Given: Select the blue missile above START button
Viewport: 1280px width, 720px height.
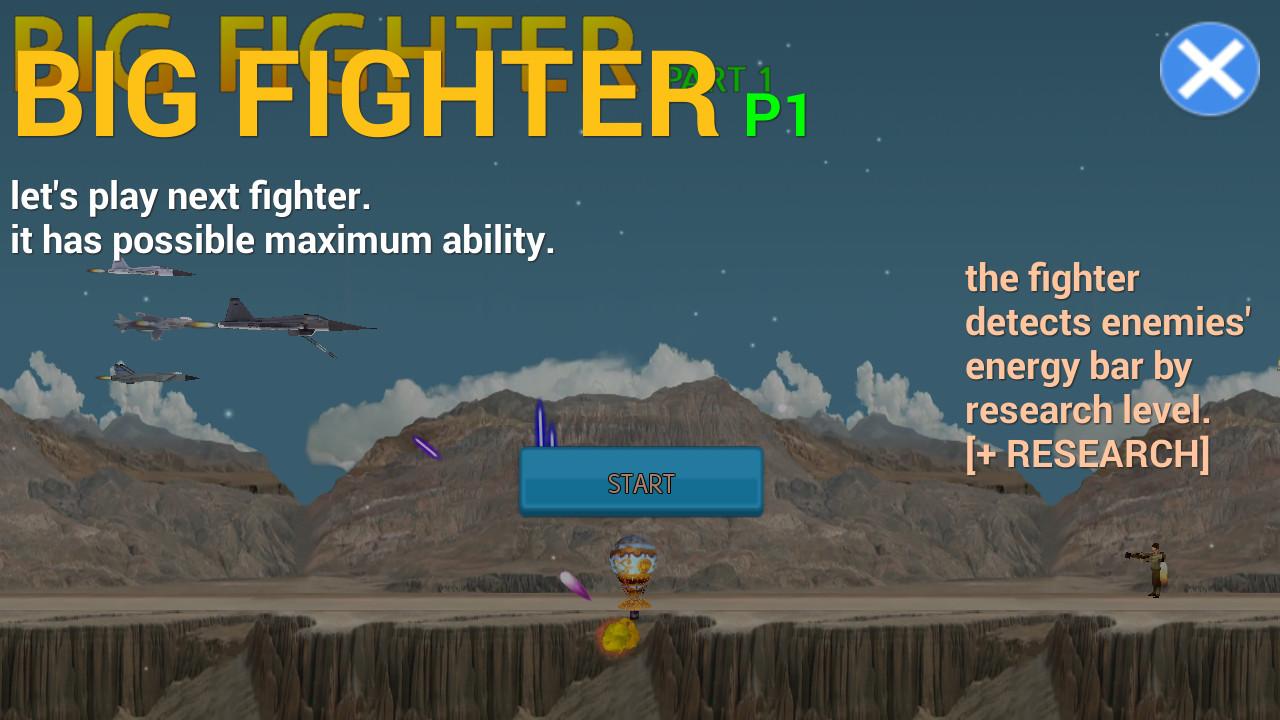Looking at the screenshot, I should pos(540,420).
